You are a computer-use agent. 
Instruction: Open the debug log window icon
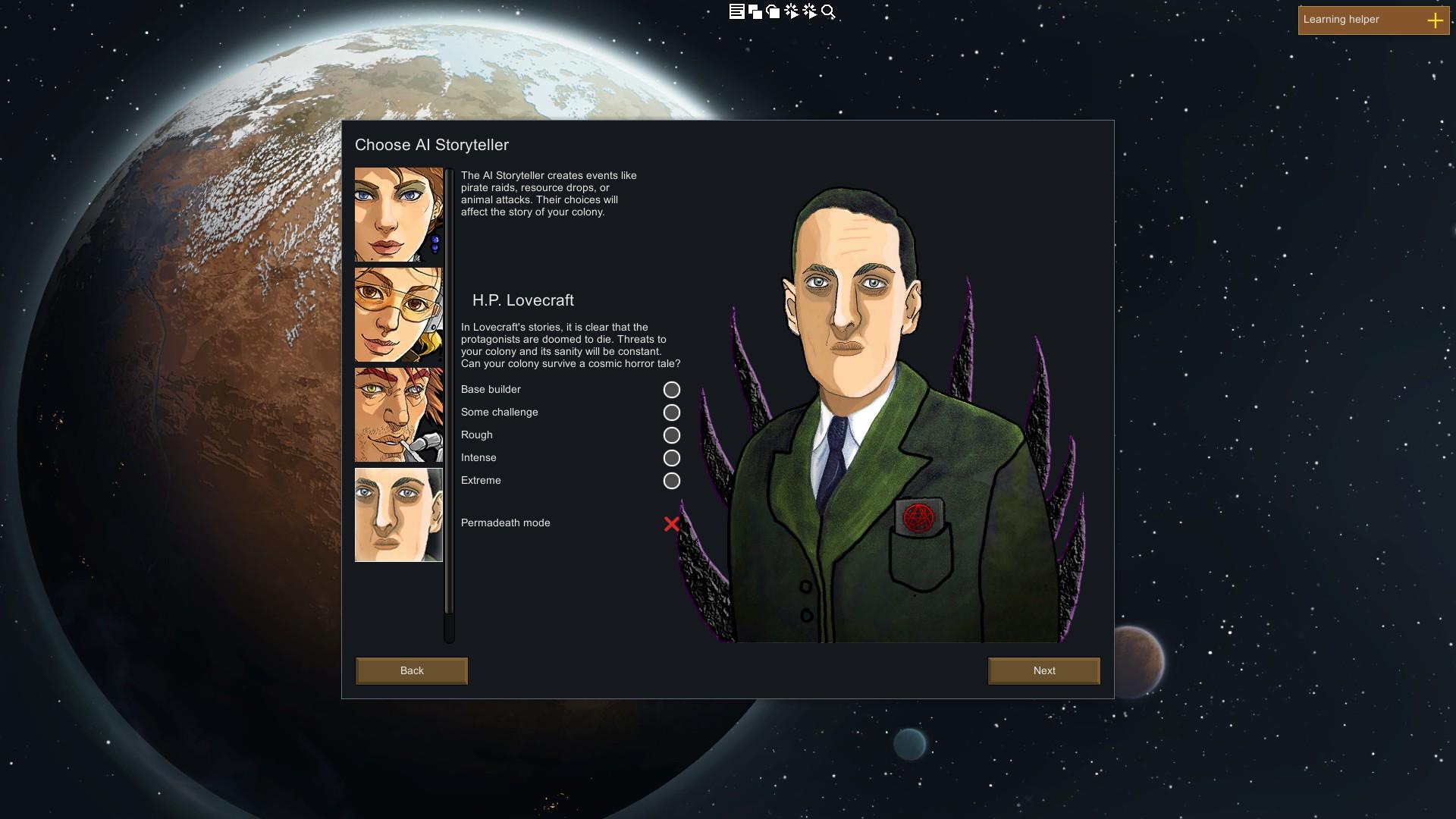[736, 11]
